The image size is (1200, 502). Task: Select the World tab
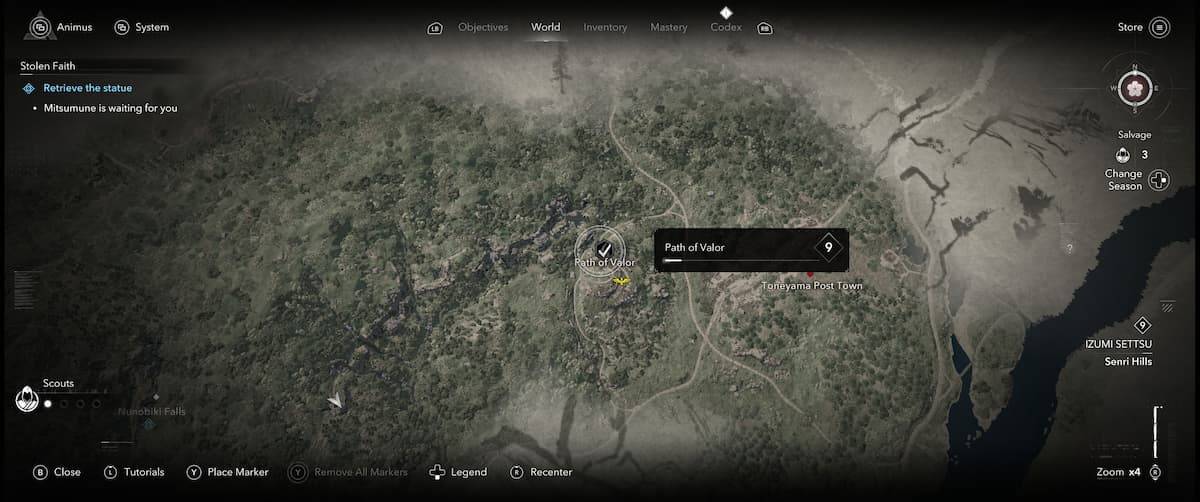(x=546, y=27)
